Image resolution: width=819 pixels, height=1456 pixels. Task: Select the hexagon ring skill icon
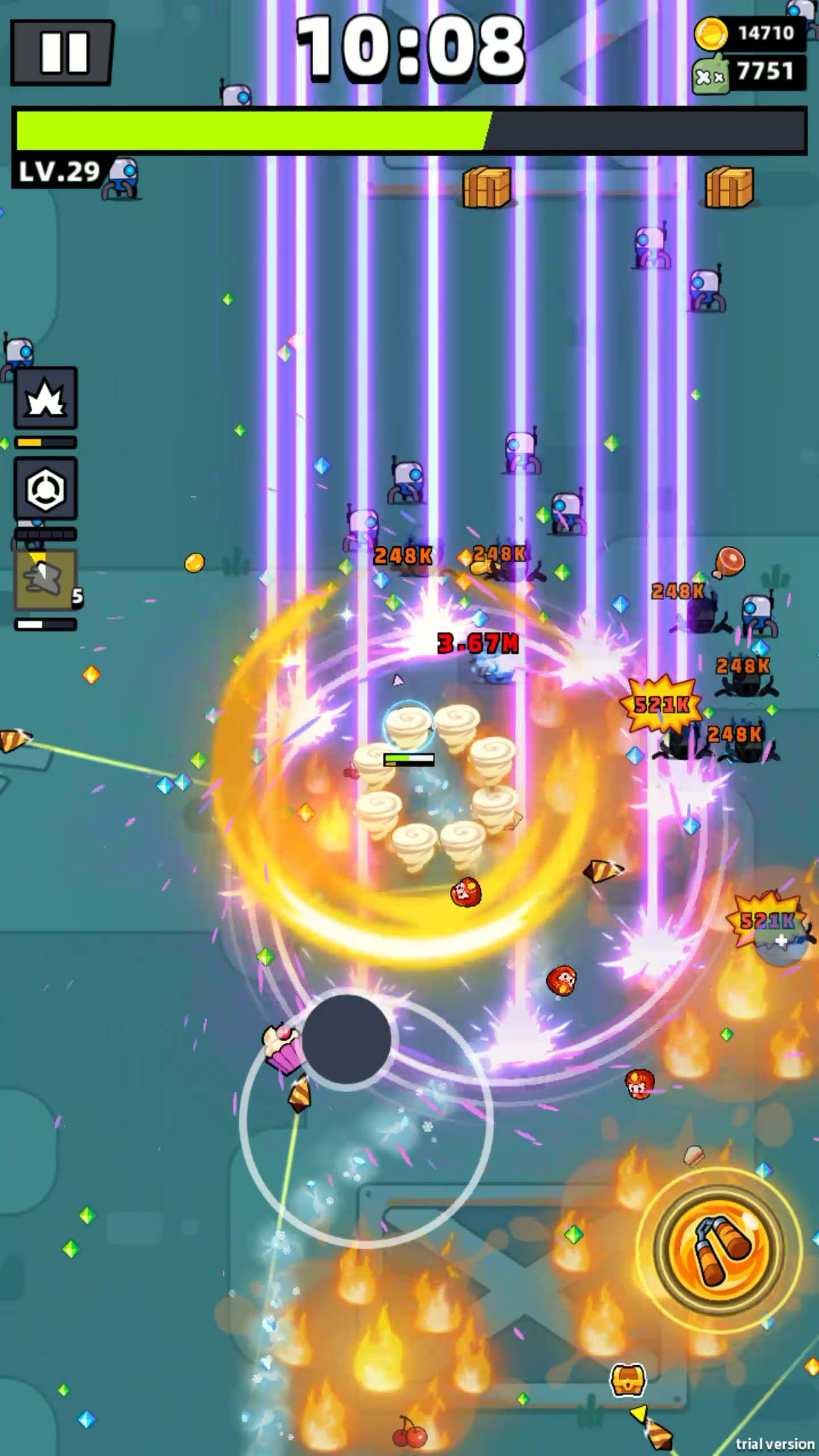45,488
